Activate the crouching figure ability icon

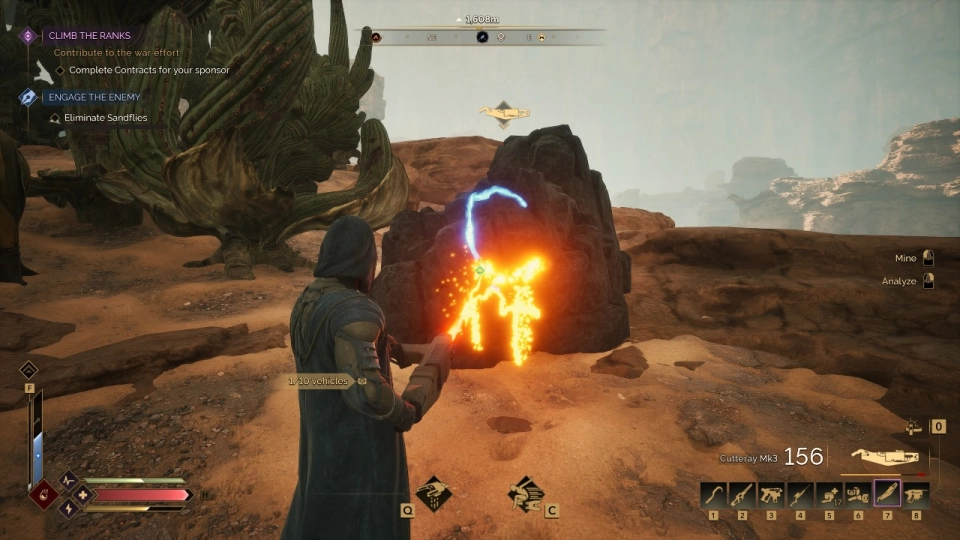[526, 493]
